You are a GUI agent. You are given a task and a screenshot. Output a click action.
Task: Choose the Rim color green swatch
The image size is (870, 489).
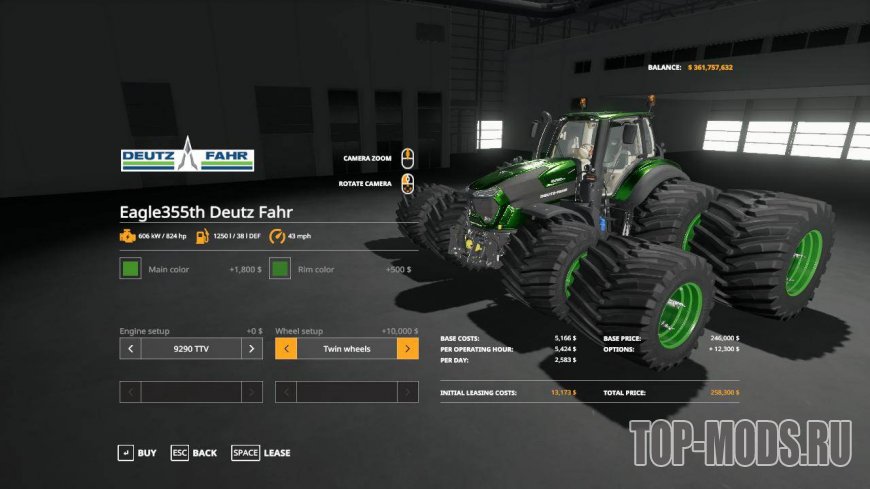(x=280, y=269)
